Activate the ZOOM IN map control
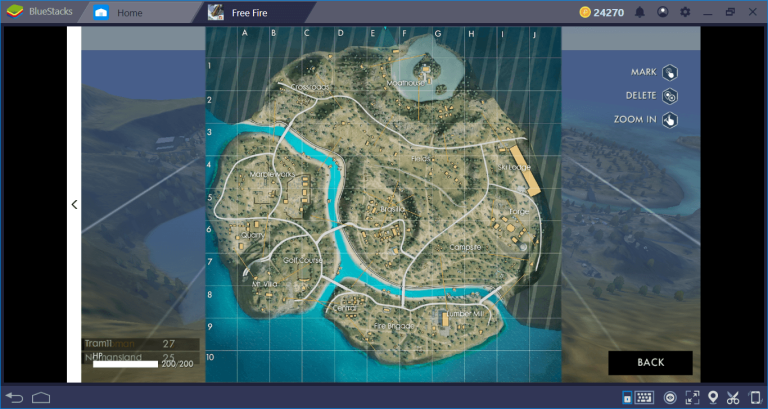 tap(669, 120)
